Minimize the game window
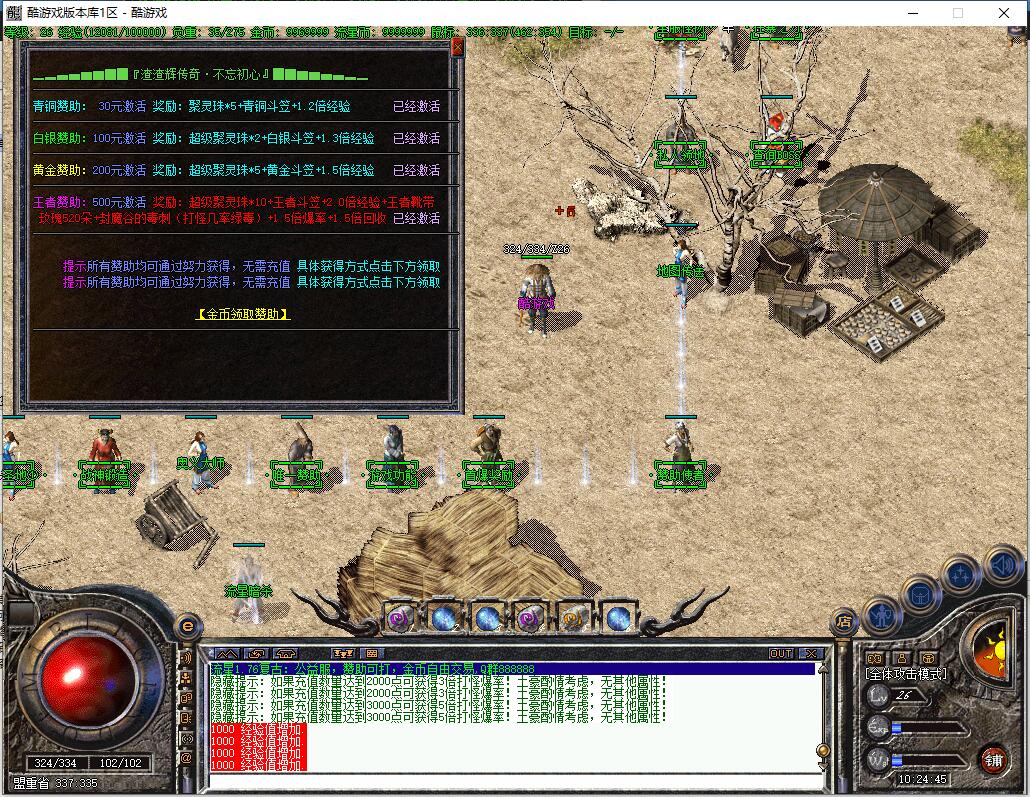This screenshot has width=1030, height=797. point(911,13)
